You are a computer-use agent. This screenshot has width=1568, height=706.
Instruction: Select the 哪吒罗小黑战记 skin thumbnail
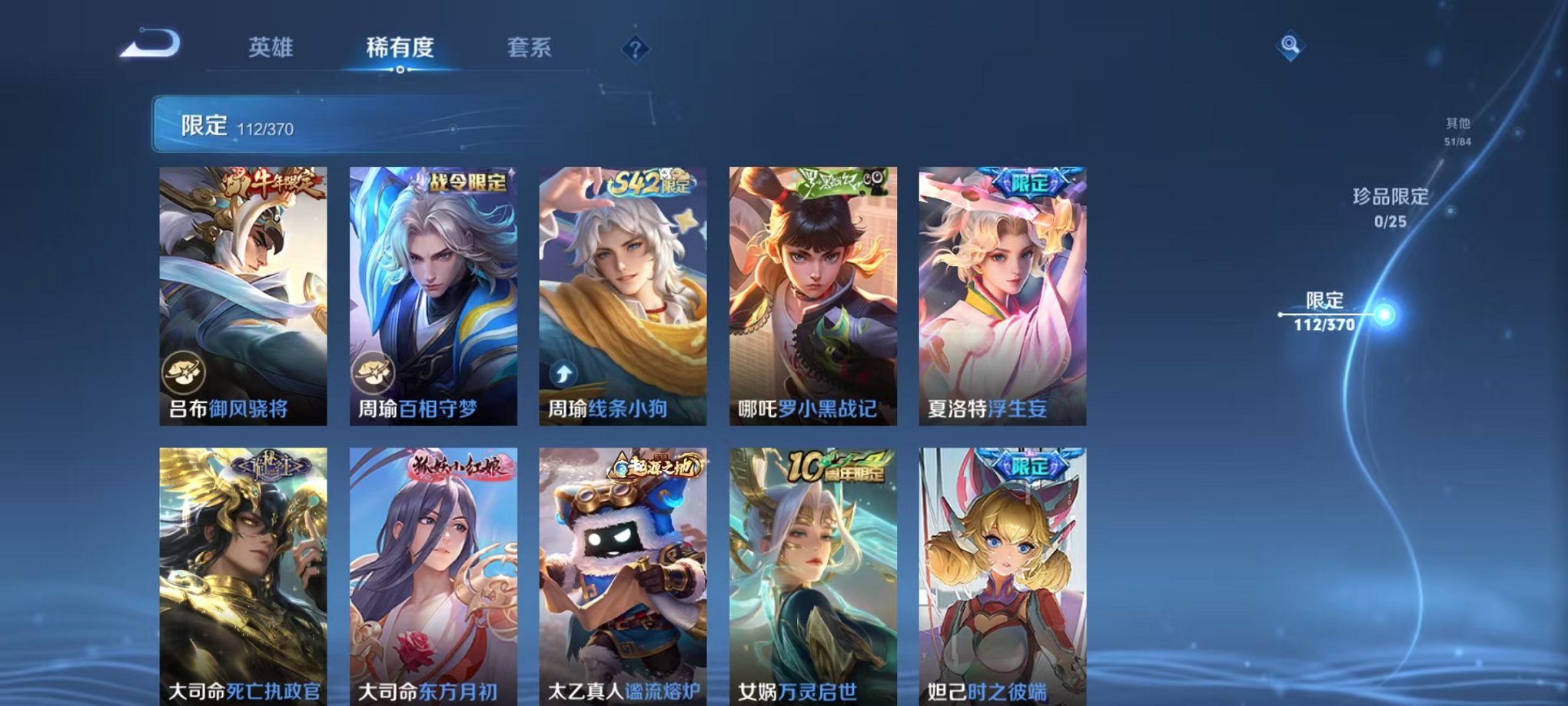tap(811, 292)
